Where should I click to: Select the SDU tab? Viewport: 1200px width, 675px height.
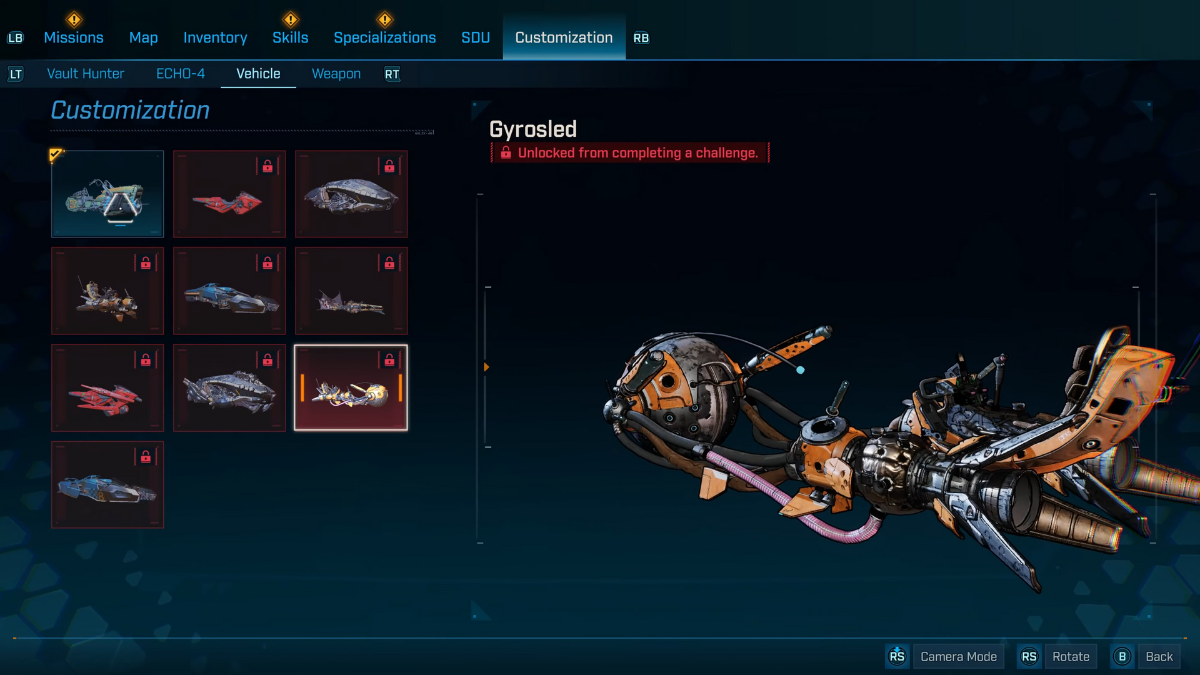click(475, 37)
